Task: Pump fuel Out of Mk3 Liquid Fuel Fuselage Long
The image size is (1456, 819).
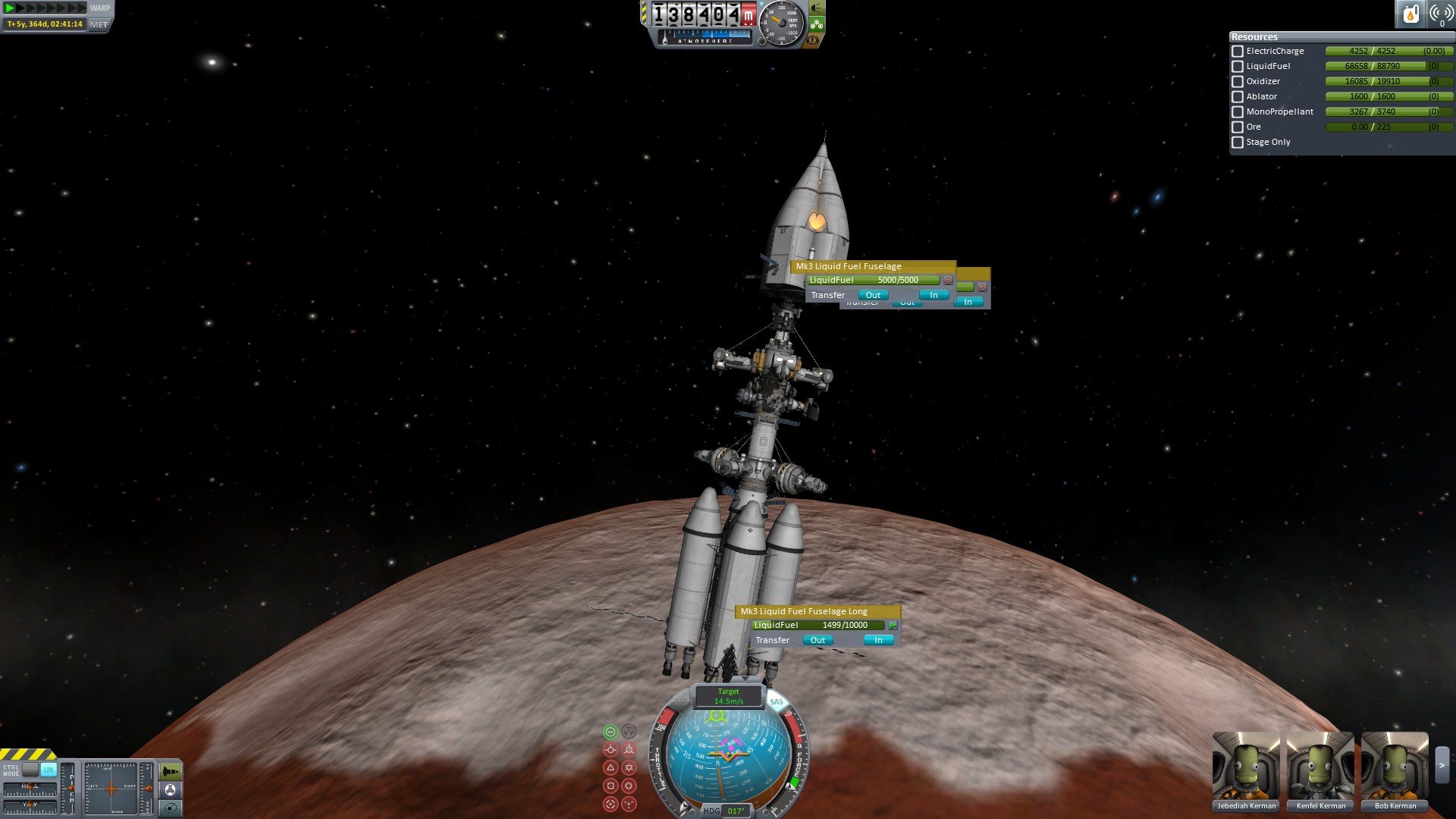Action: tap(817, 640)
